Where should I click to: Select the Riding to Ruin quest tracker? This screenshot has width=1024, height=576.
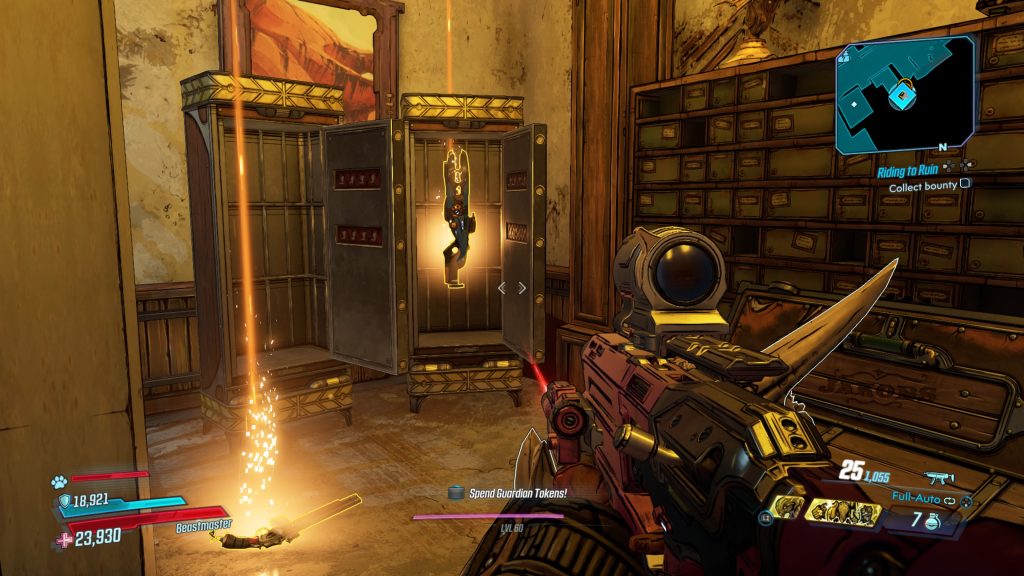(910, 171)
